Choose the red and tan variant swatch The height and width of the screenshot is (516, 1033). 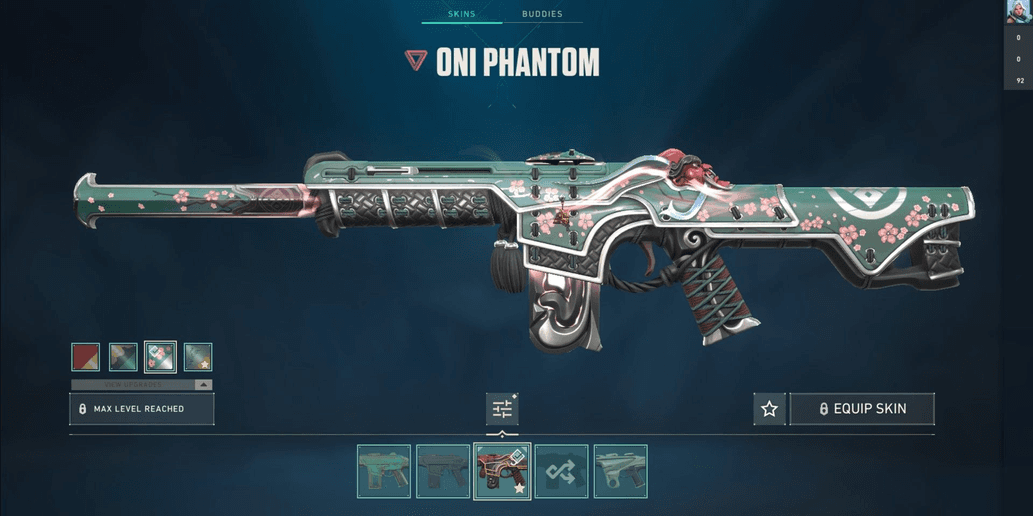(86, 357)
